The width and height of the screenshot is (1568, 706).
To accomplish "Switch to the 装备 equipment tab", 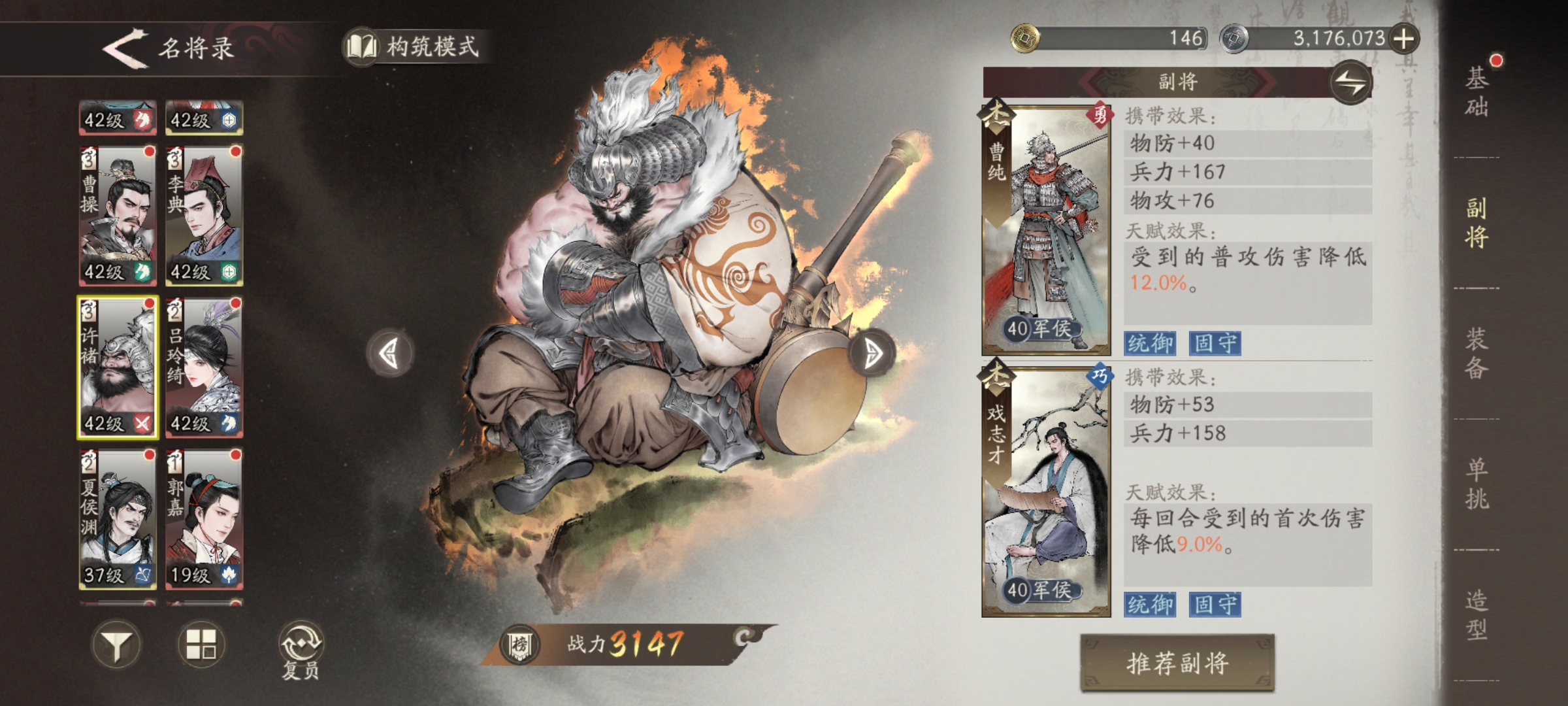I will click(x=1477, y=353).
